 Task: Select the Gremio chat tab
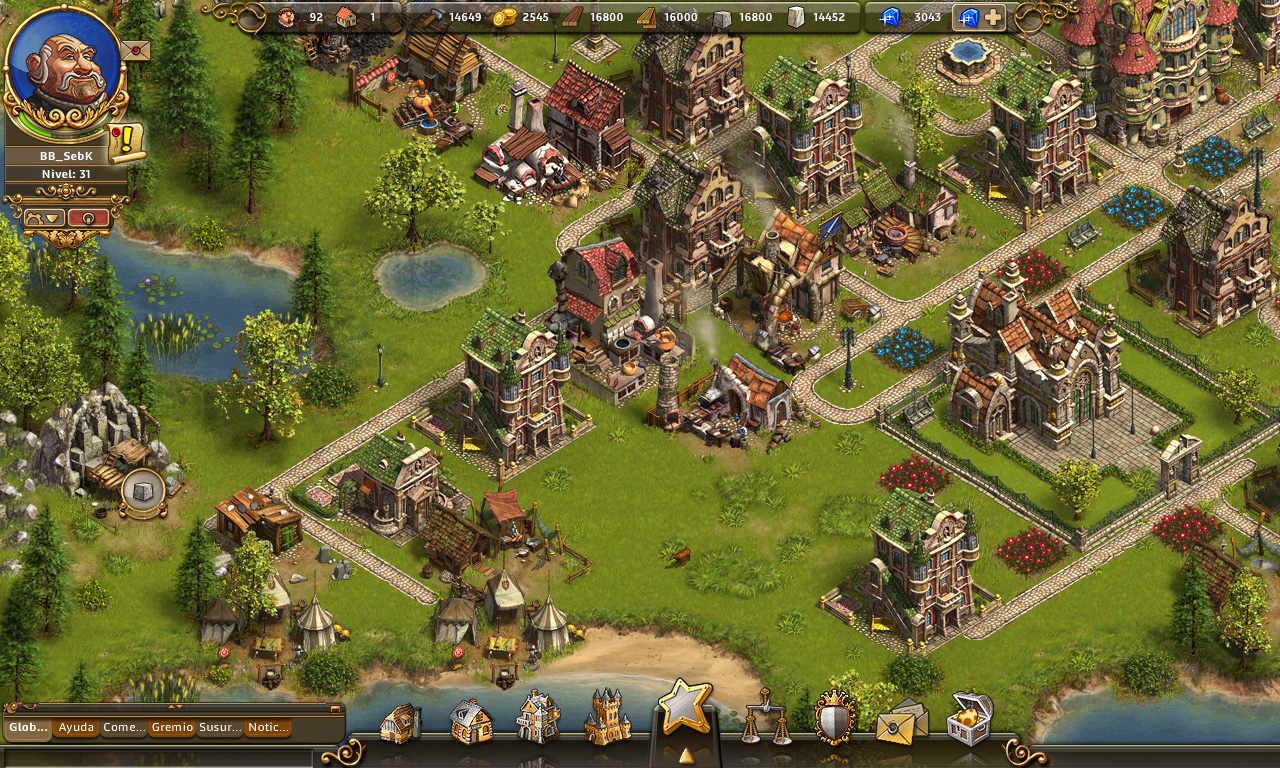(172, 728)
